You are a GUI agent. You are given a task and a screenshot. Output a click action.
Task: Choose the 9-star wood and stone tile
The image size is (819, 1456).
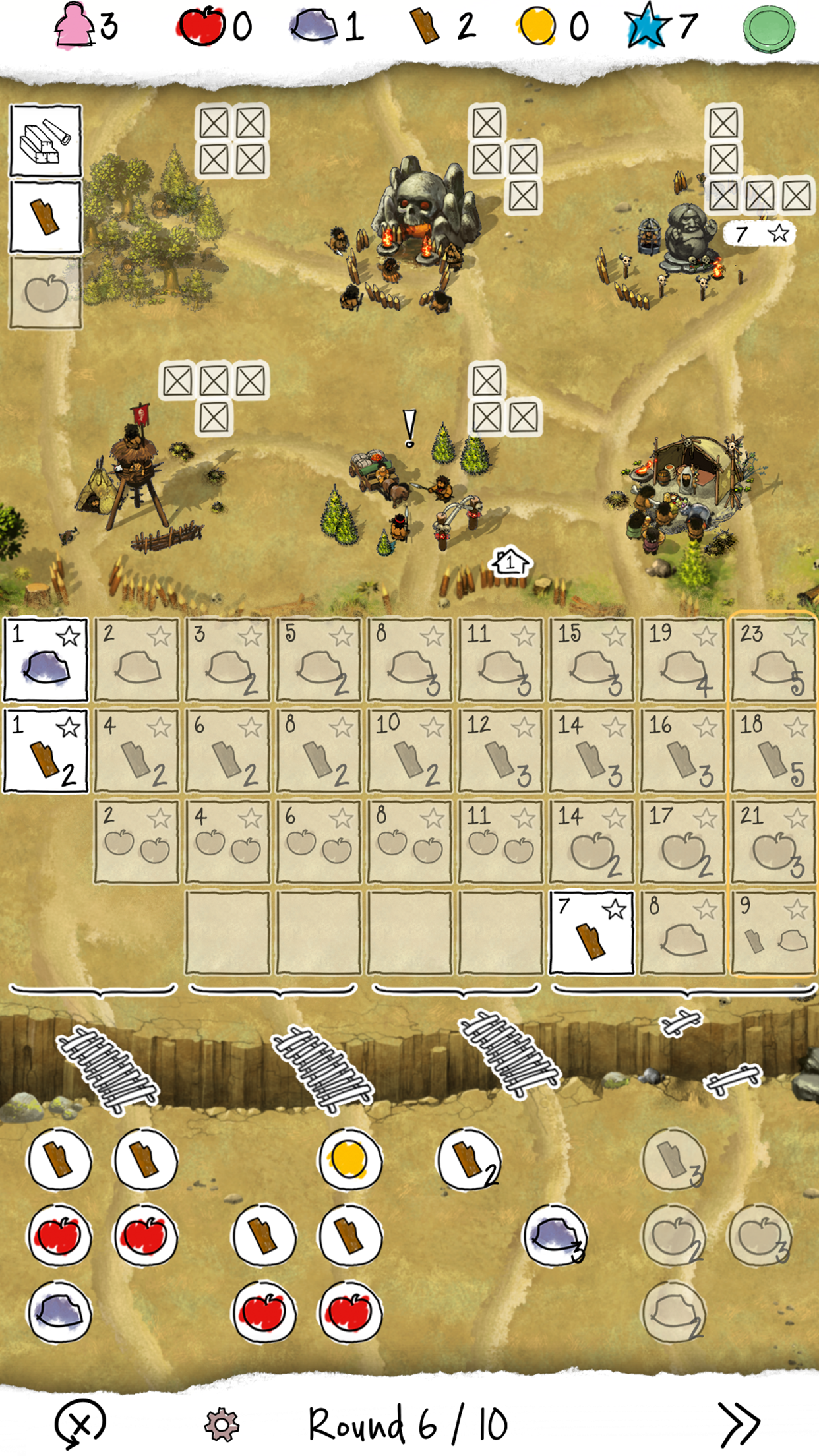[773, 932]
